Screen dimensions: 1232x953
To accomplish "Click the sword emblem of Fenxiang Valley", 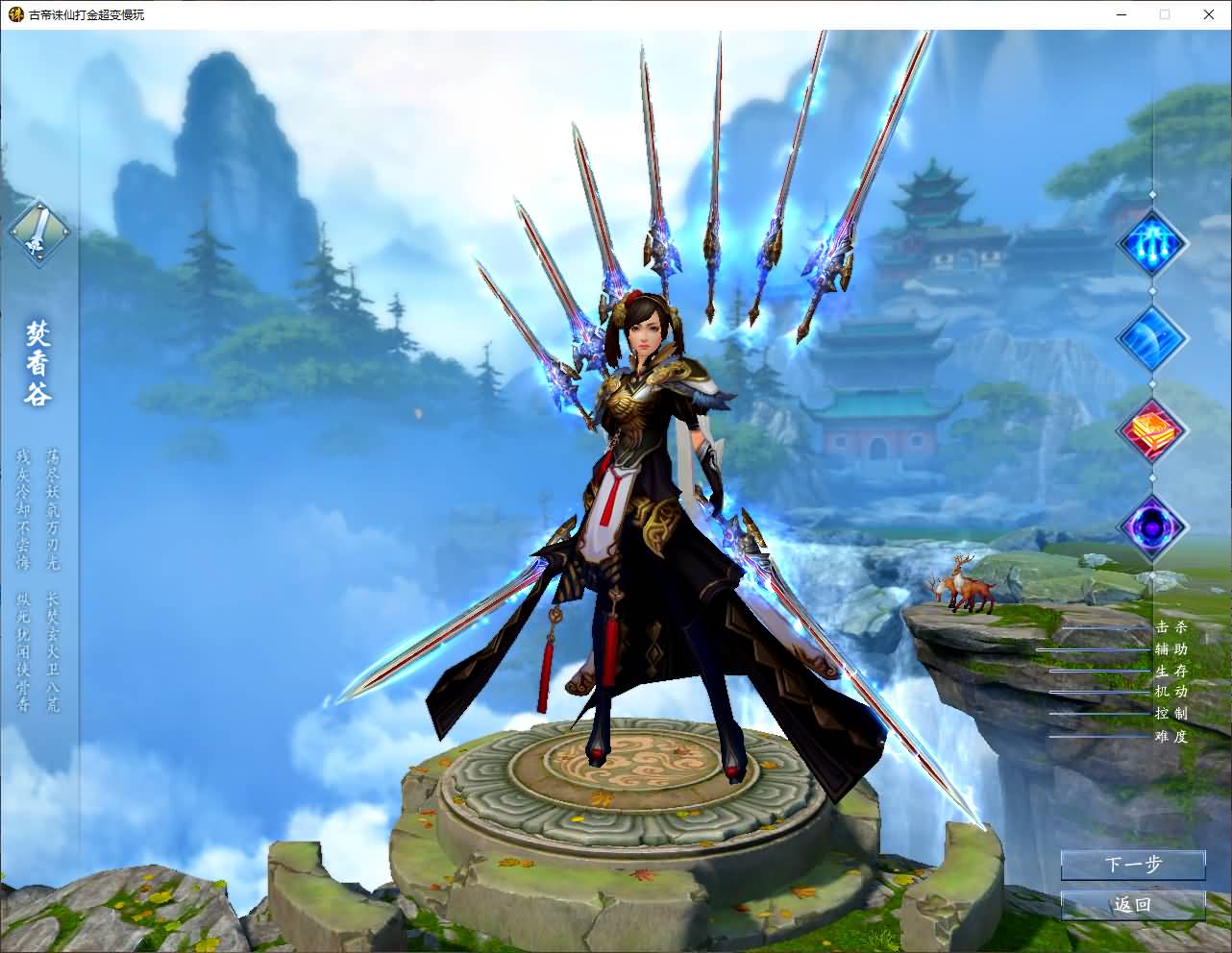I will [x=39, y=231].
